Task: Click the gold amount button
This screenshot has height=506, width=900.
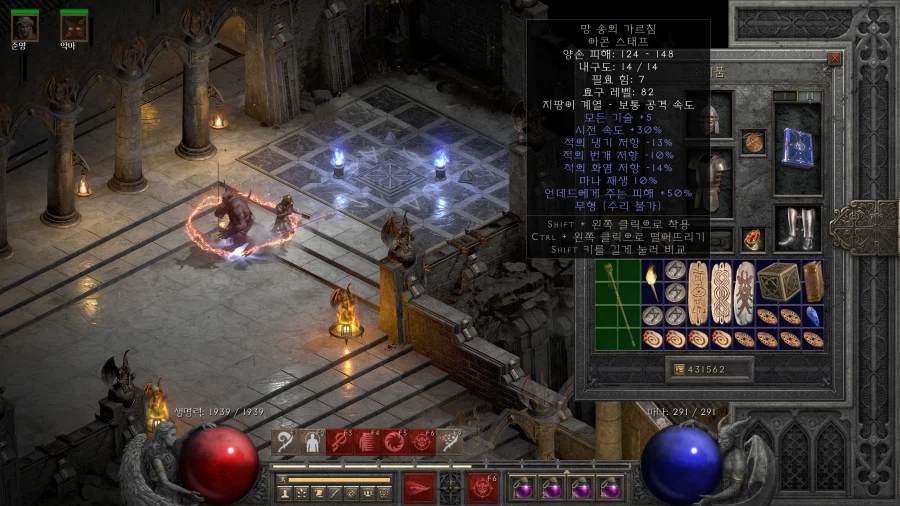Action: click(682, 370)
